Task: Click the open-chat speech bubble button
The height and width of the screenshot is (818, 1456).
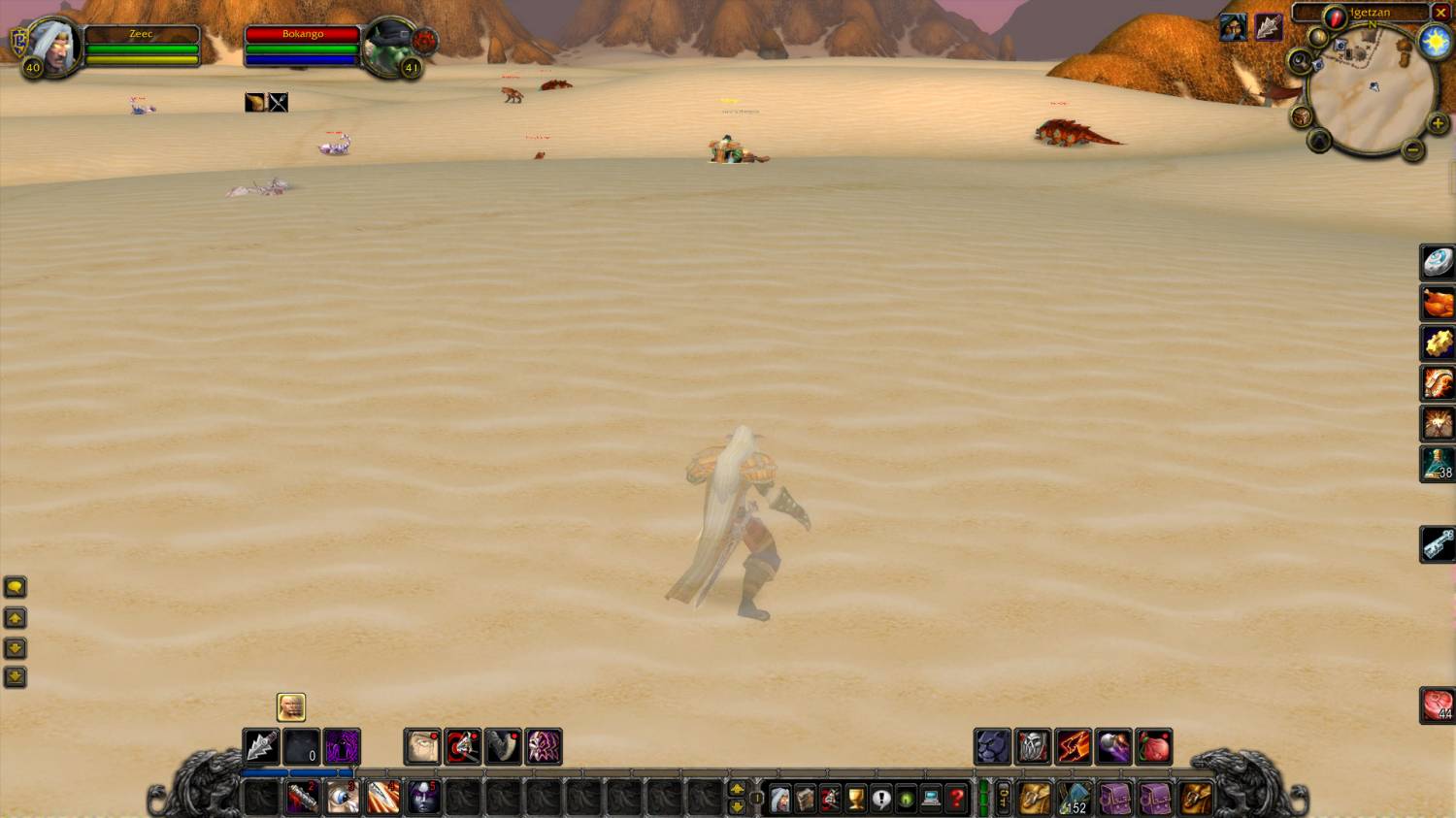Action: (15, 587)
